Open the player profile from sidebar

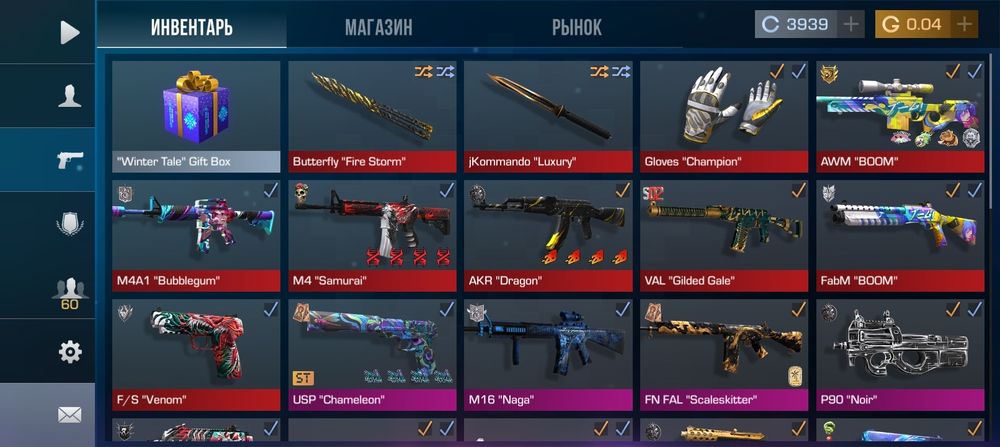(x=69, y=96)
